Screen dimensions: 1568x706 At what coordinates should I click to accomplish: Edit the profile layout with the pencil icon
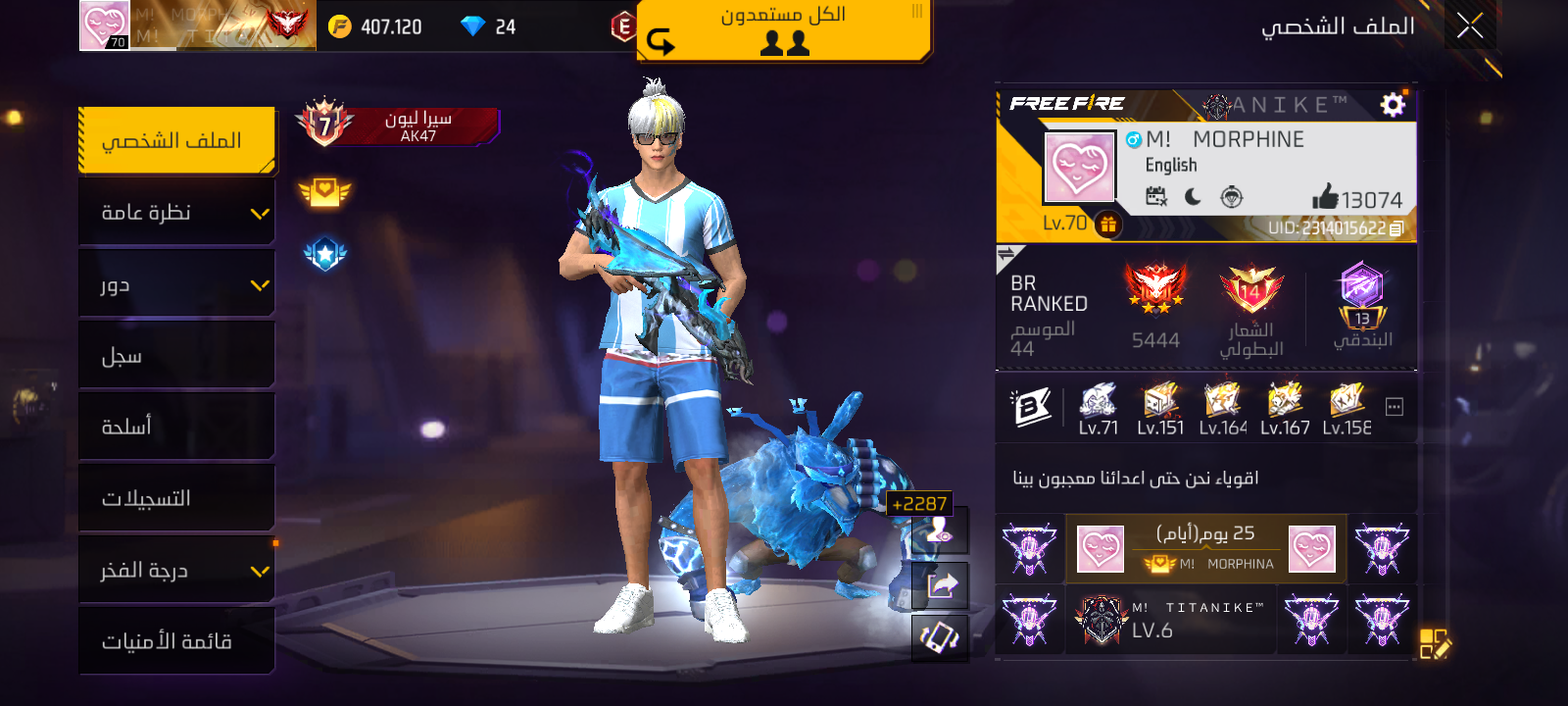pos(1435,644)
